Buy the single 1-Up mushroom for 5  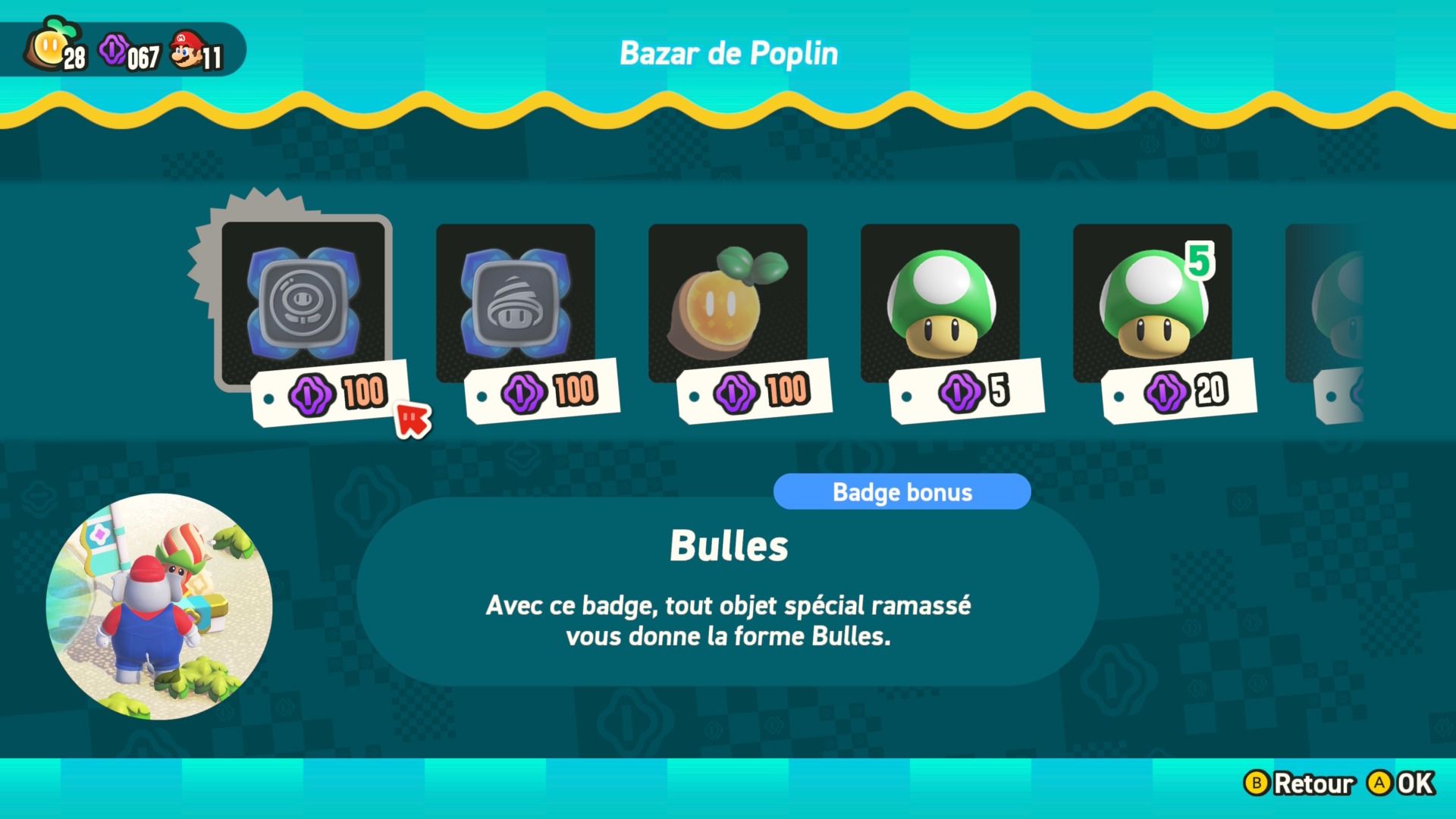(940, 303)
